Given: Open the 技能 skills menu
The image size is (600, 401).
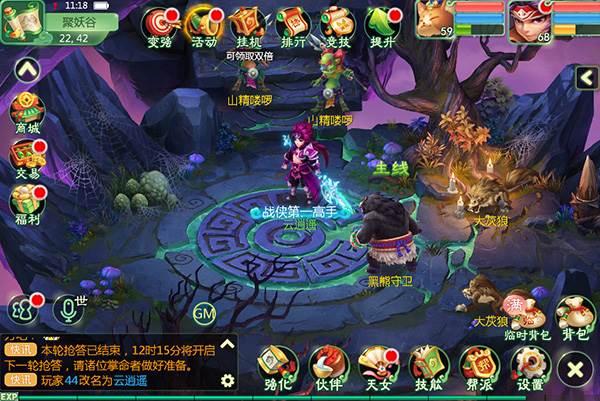Looking at the screenshot, I should click(428, 367).
